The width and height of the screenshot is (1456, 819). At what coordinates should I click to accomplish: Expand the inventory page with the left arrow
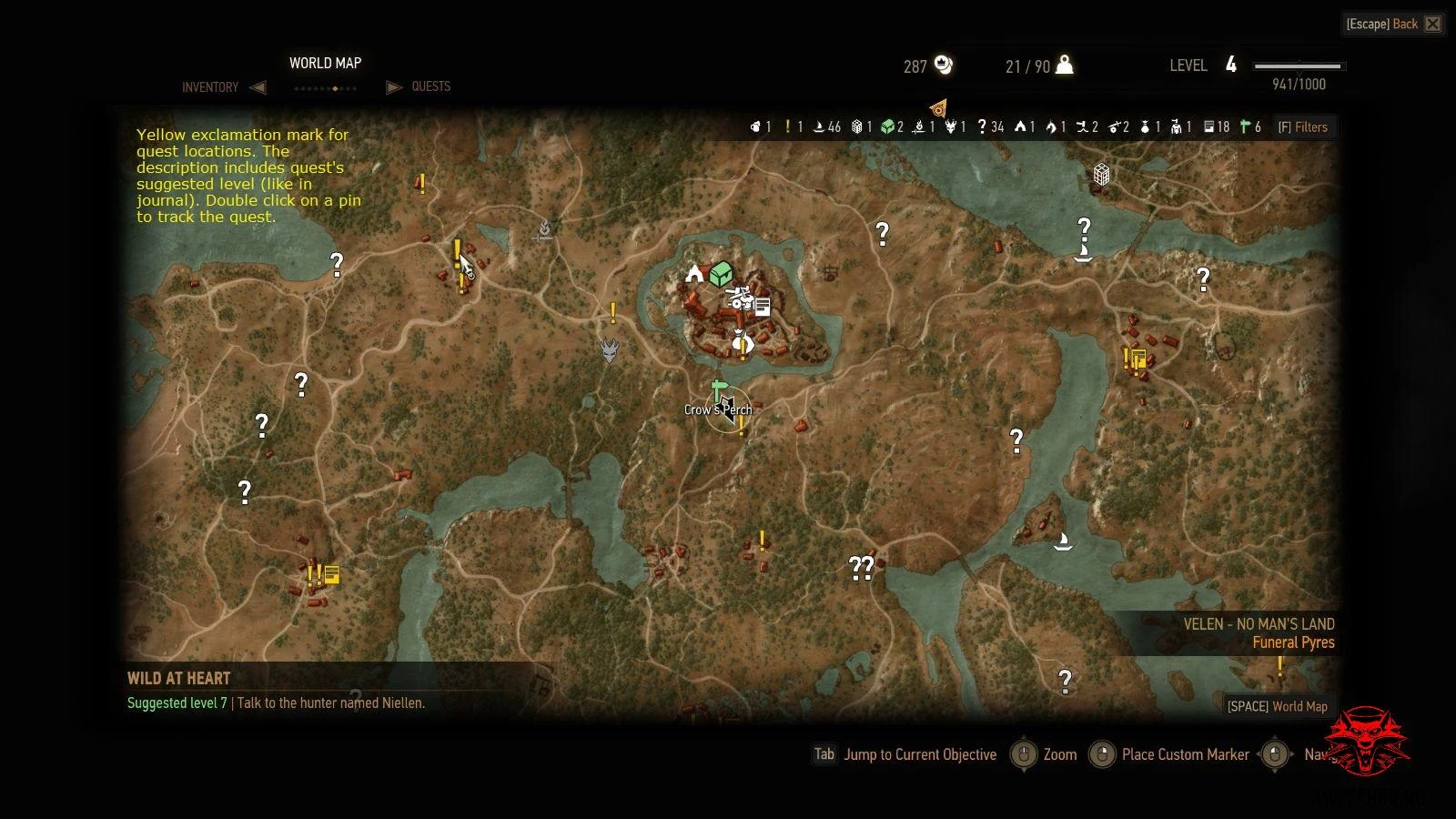click(258, 86)
